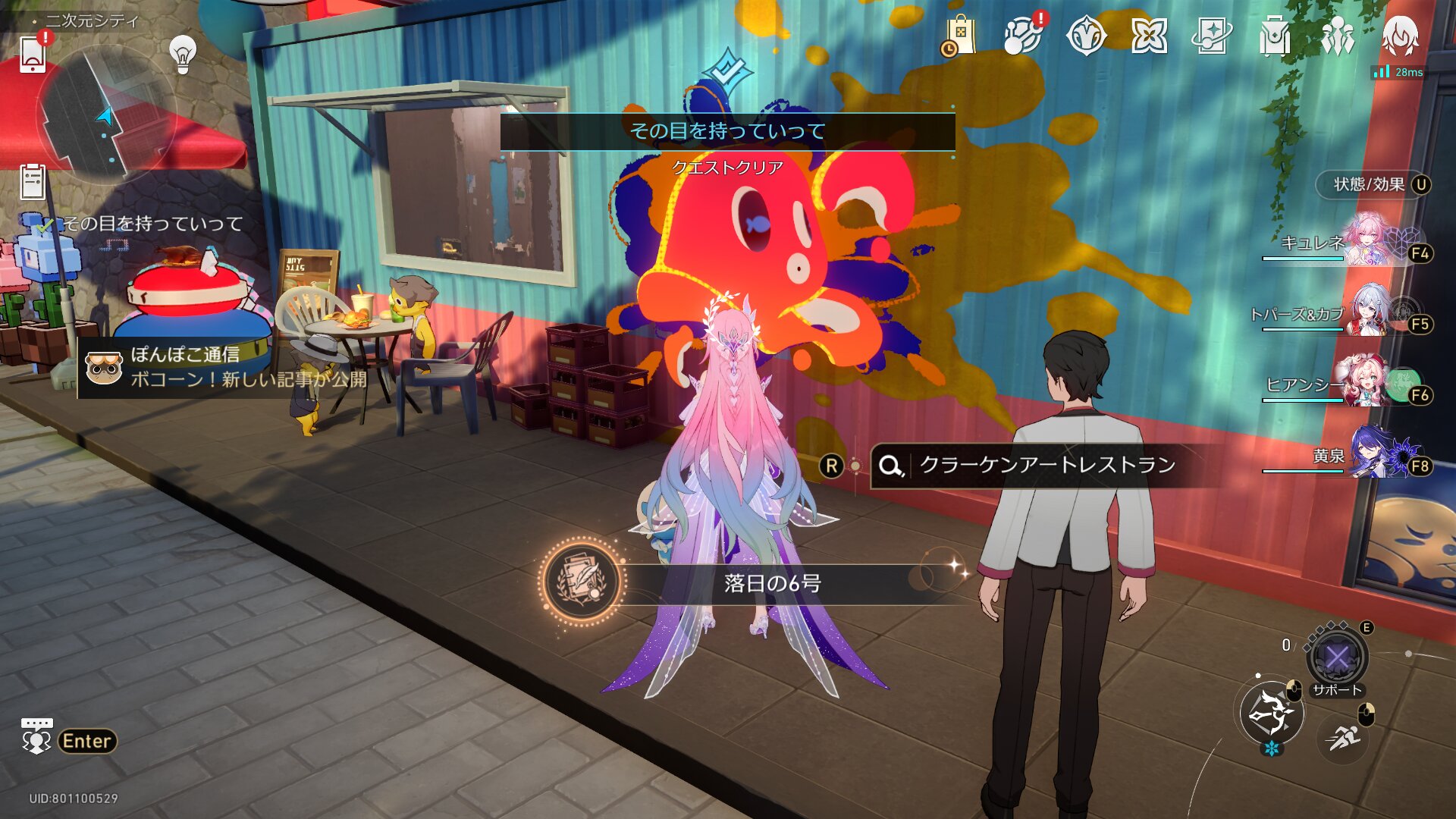Click the light bulb hint icon
1456x819 pixels.
click(182, 53)
